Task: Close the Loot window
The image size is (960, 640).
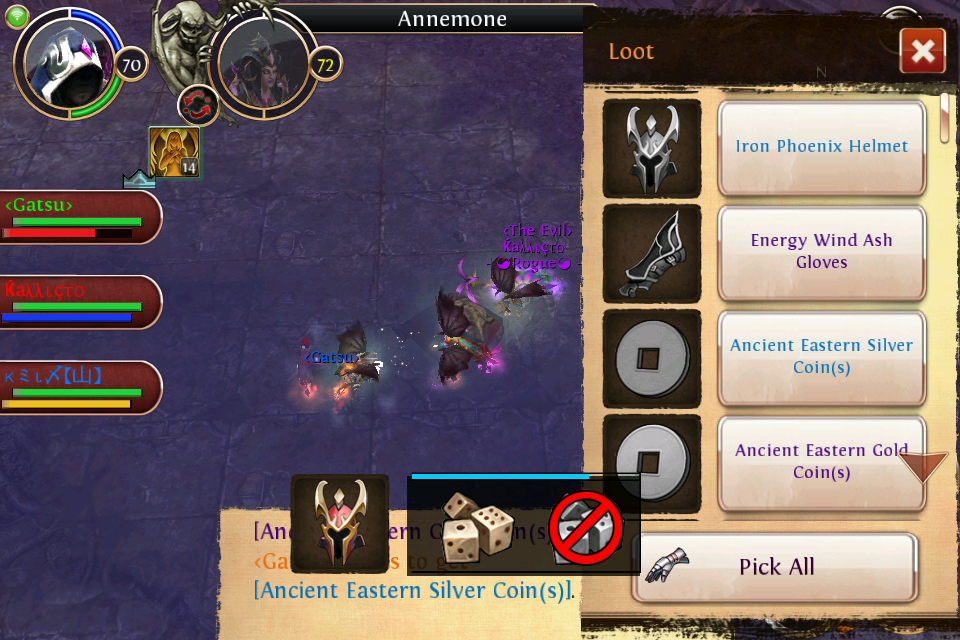Action: coord(922,51)
